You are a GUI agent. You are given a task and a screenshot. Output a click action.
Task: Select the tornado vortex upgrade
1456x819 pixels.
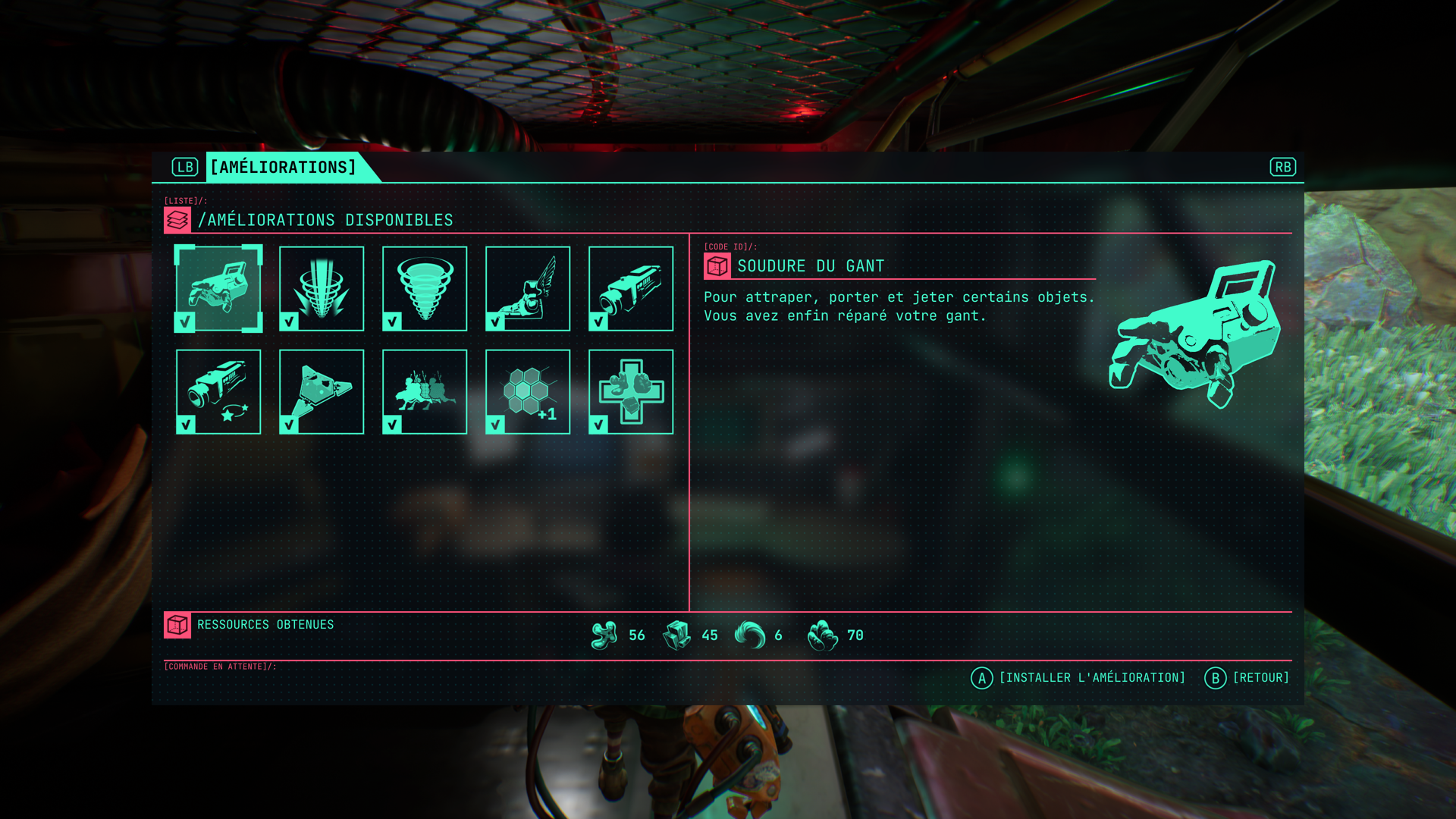pos(425,288)
